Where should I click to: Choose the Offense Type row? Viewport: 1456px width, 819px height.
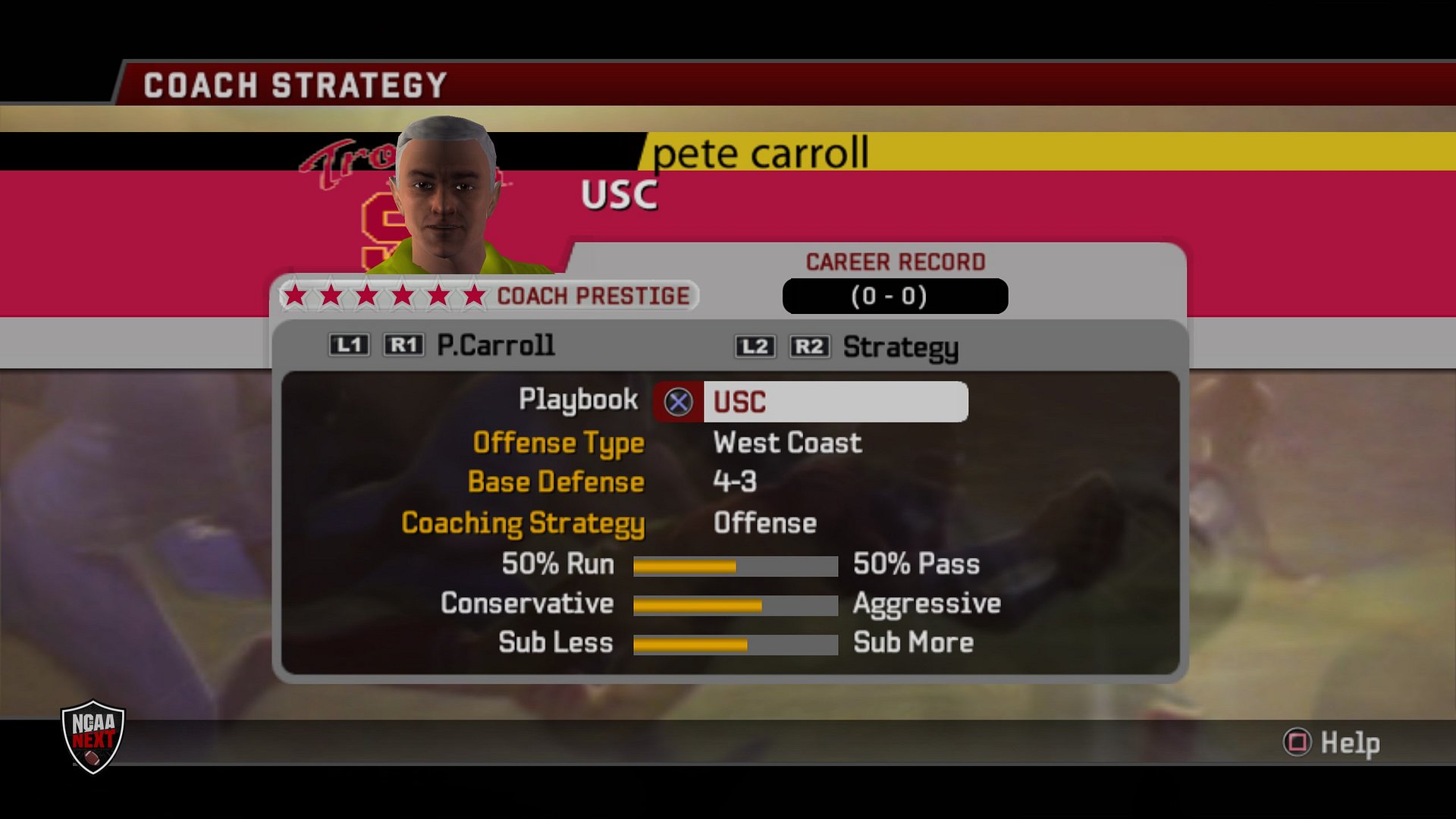[559, 443]
